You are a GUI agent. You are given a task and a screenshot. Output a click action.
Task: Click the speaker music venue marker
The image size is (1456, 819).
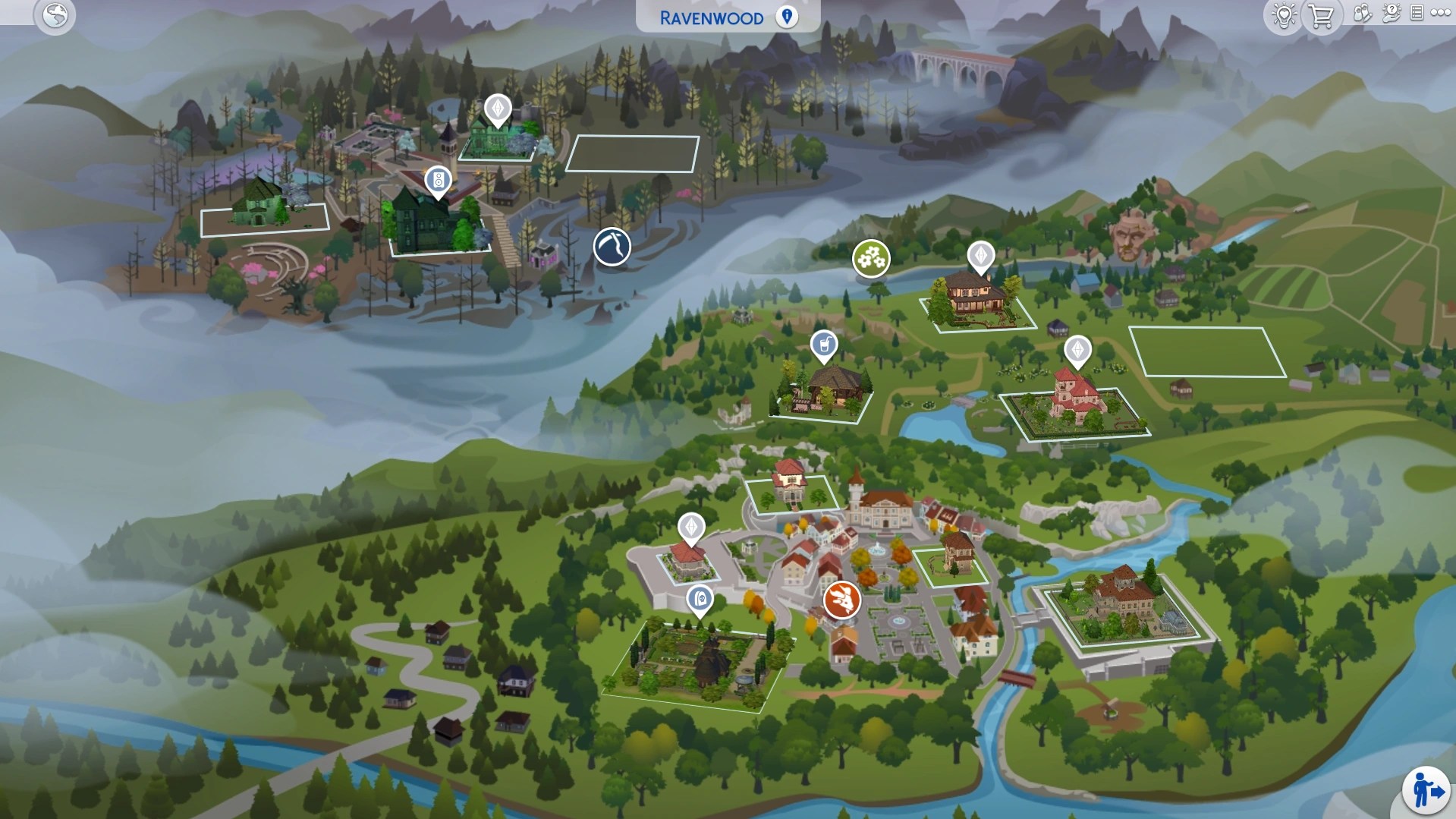click(438, 181)
